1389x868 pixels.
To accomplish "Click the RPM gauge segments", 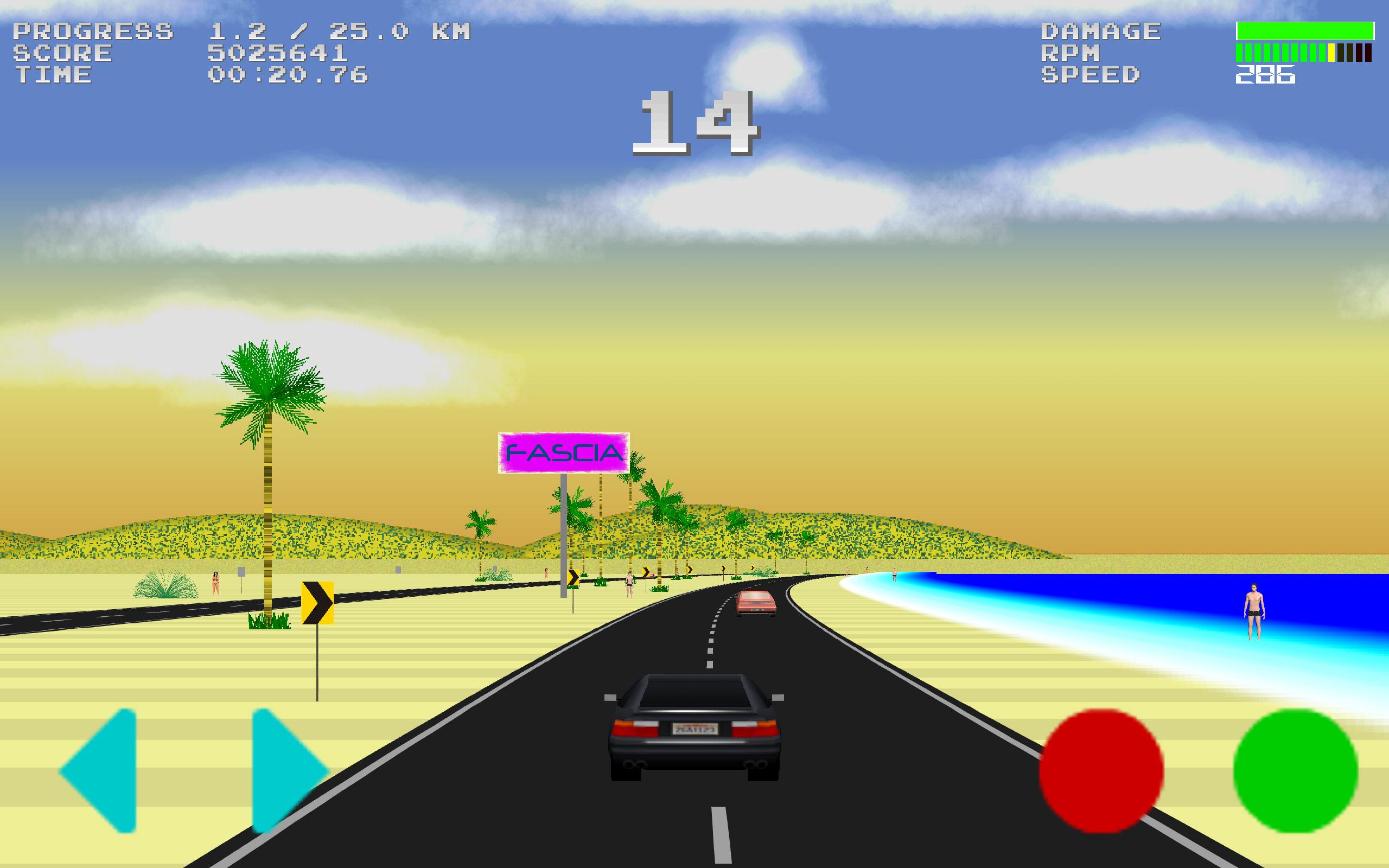I will (1303, 53).
